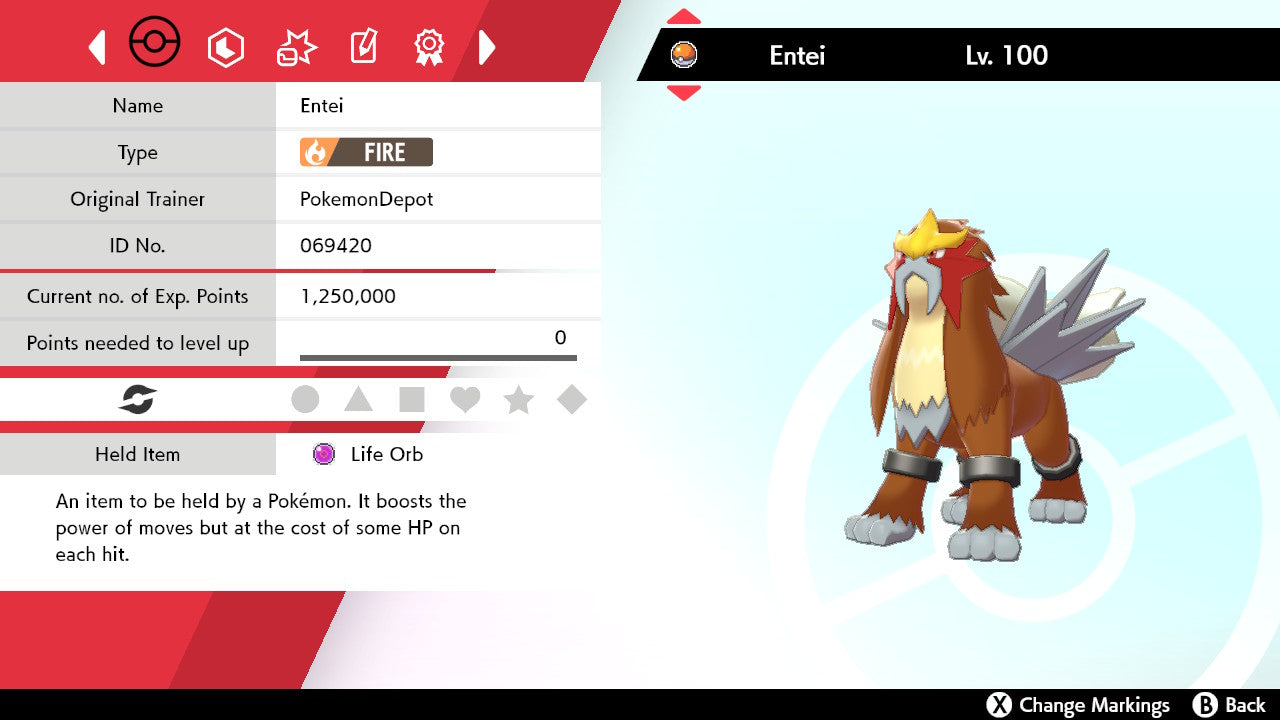Screen dimensions: 1280x720
Task: Select the Poké Ball summary tab
Action: (155, 44)
